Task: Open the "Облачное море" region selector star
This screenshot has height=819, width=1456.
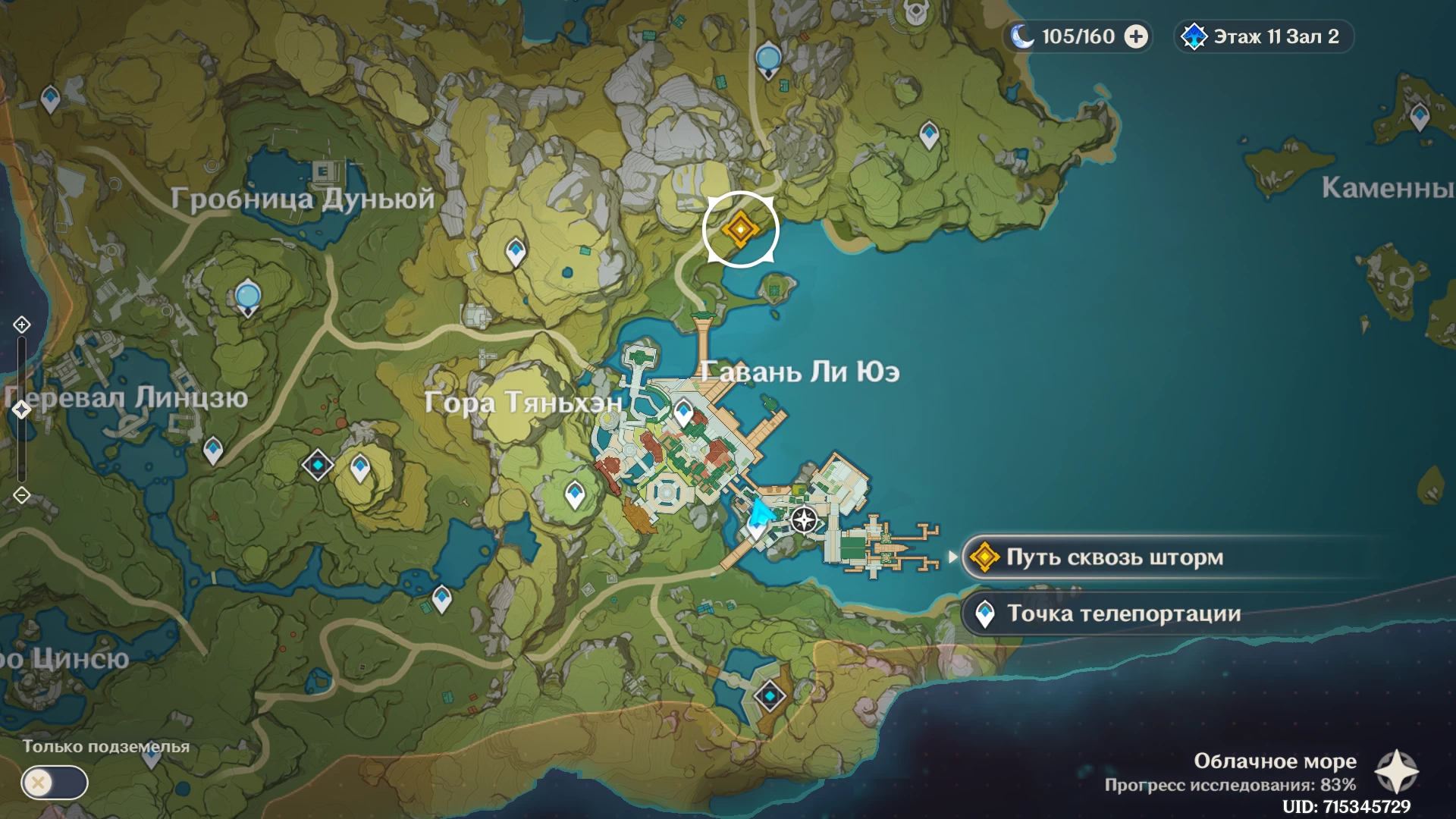Action: (1396, 772)
